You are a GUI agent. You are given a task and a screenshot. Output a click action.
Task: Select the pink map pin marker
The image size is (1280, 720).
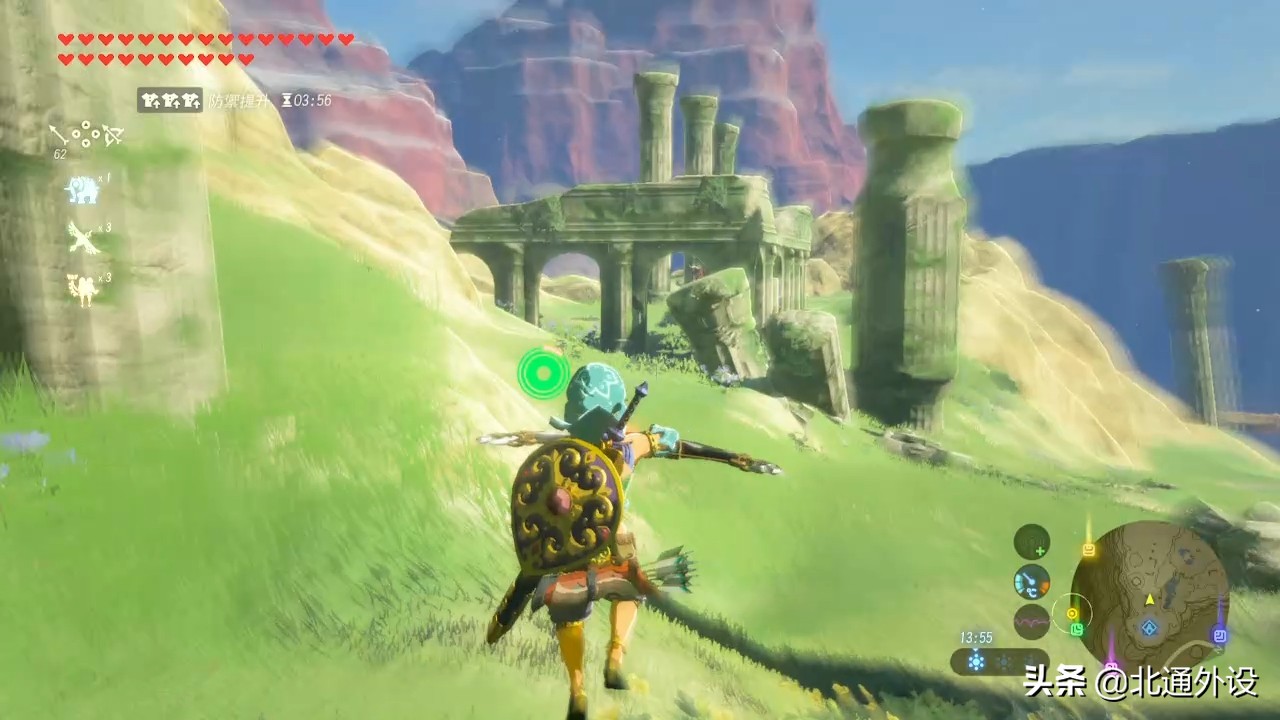[x=1110, y=663]
